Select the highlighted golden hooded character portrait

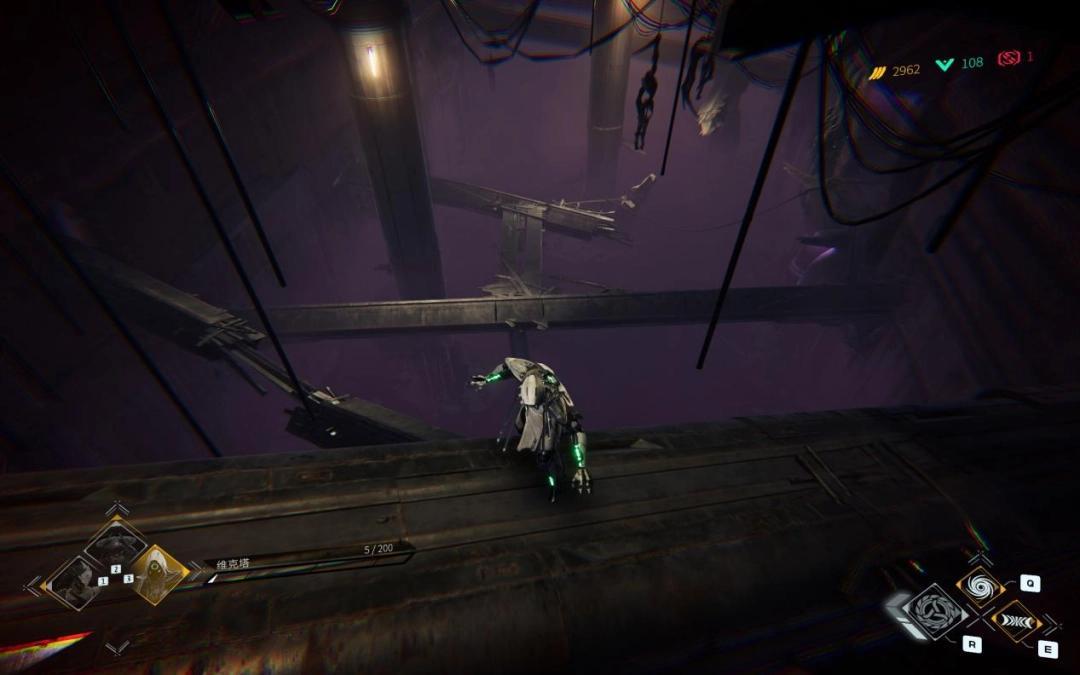point(158,575)
